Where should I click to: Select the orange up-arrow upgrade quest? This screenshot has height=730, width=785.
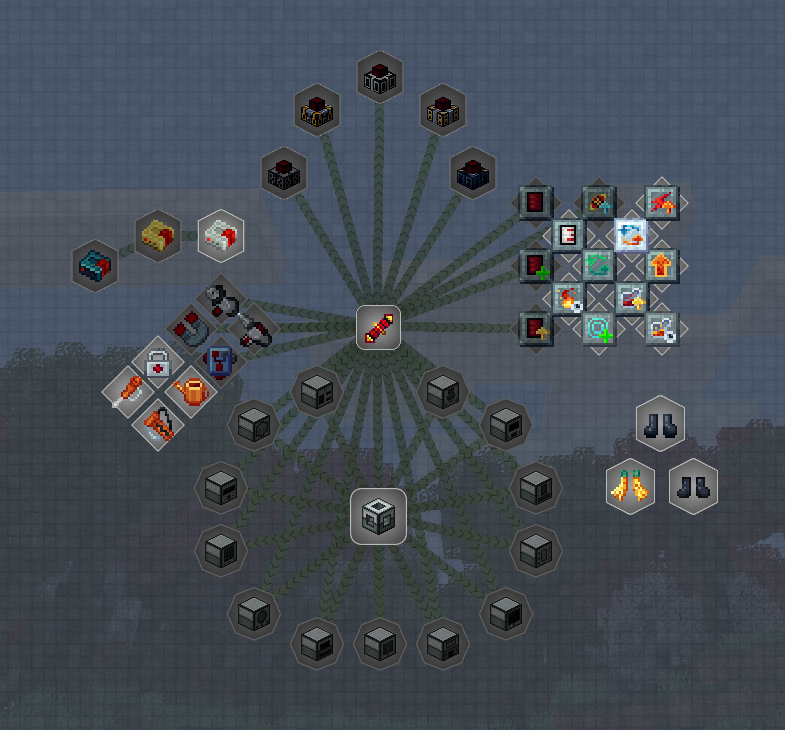(661, 266)
